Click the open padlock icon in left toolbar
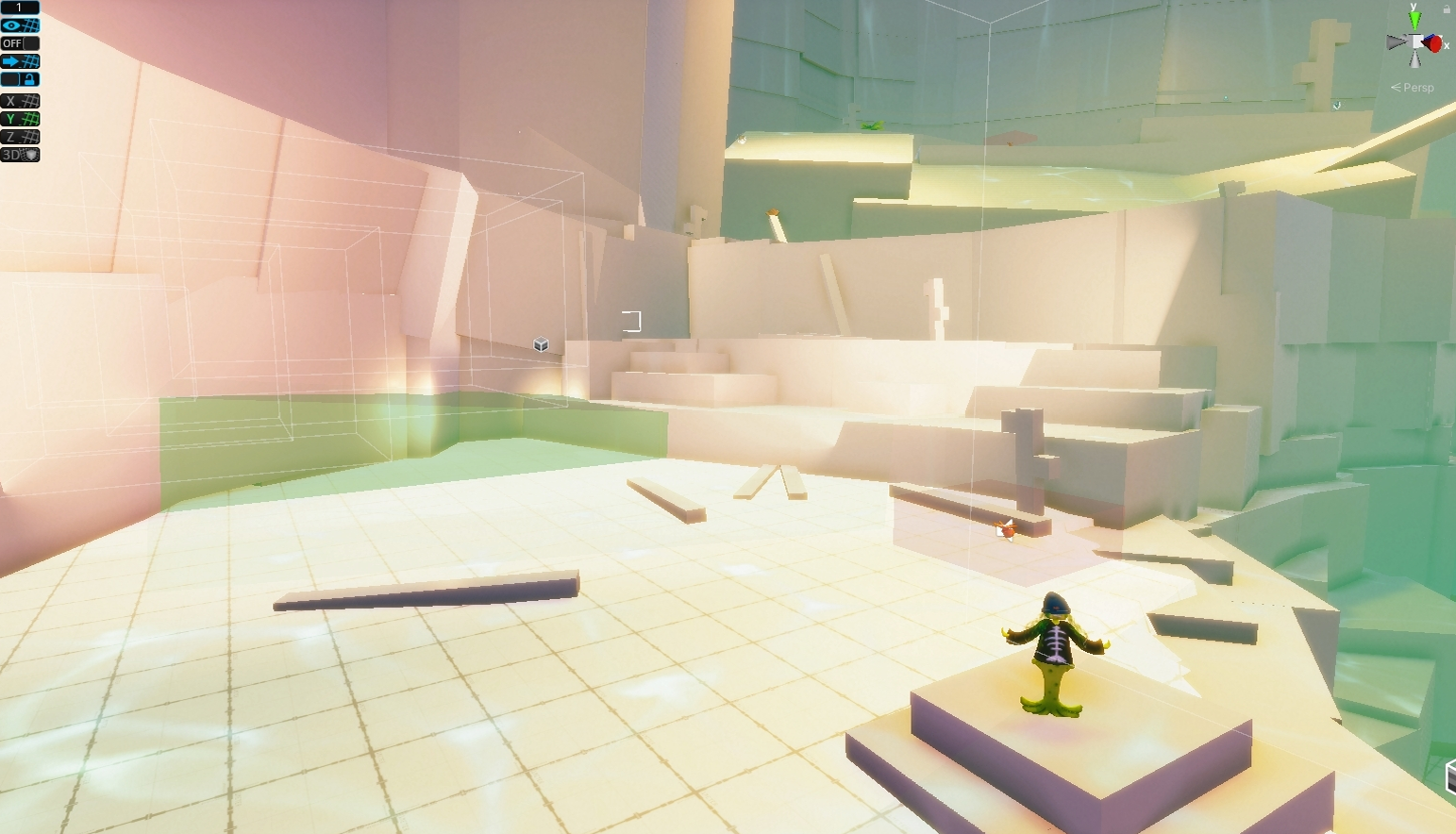Image resolution: width=1456 pixels, height=834 pixels. 31,79
